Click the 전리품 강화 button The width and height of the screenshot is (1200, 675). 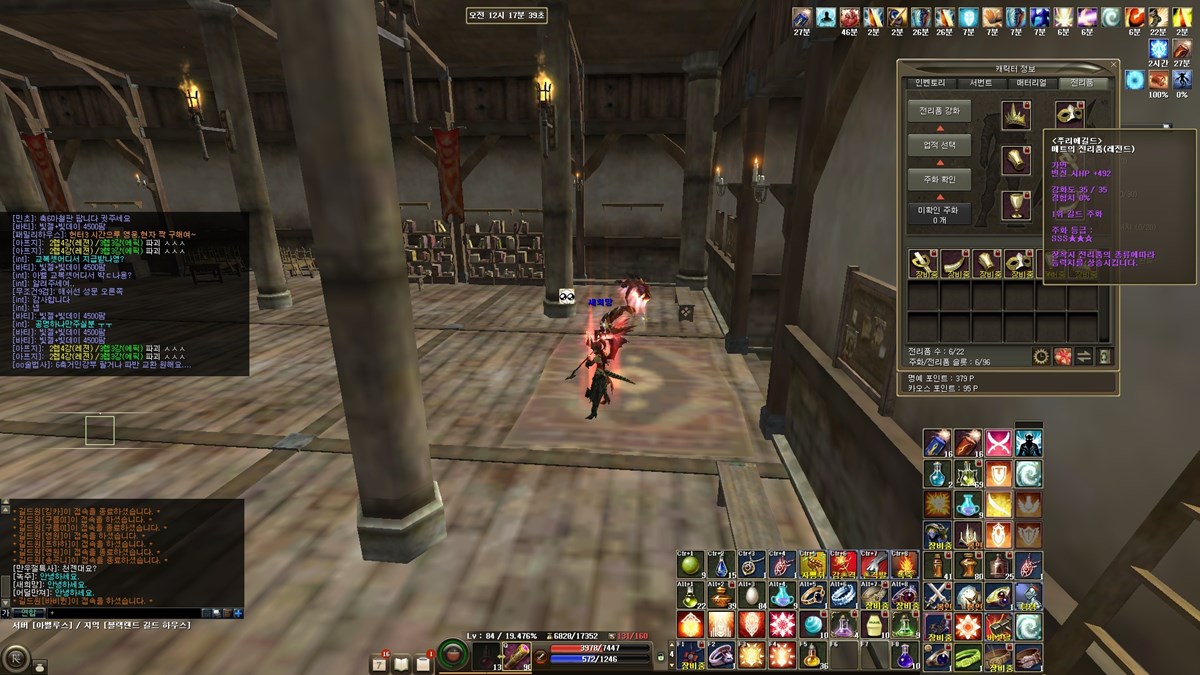pos(939,111)
